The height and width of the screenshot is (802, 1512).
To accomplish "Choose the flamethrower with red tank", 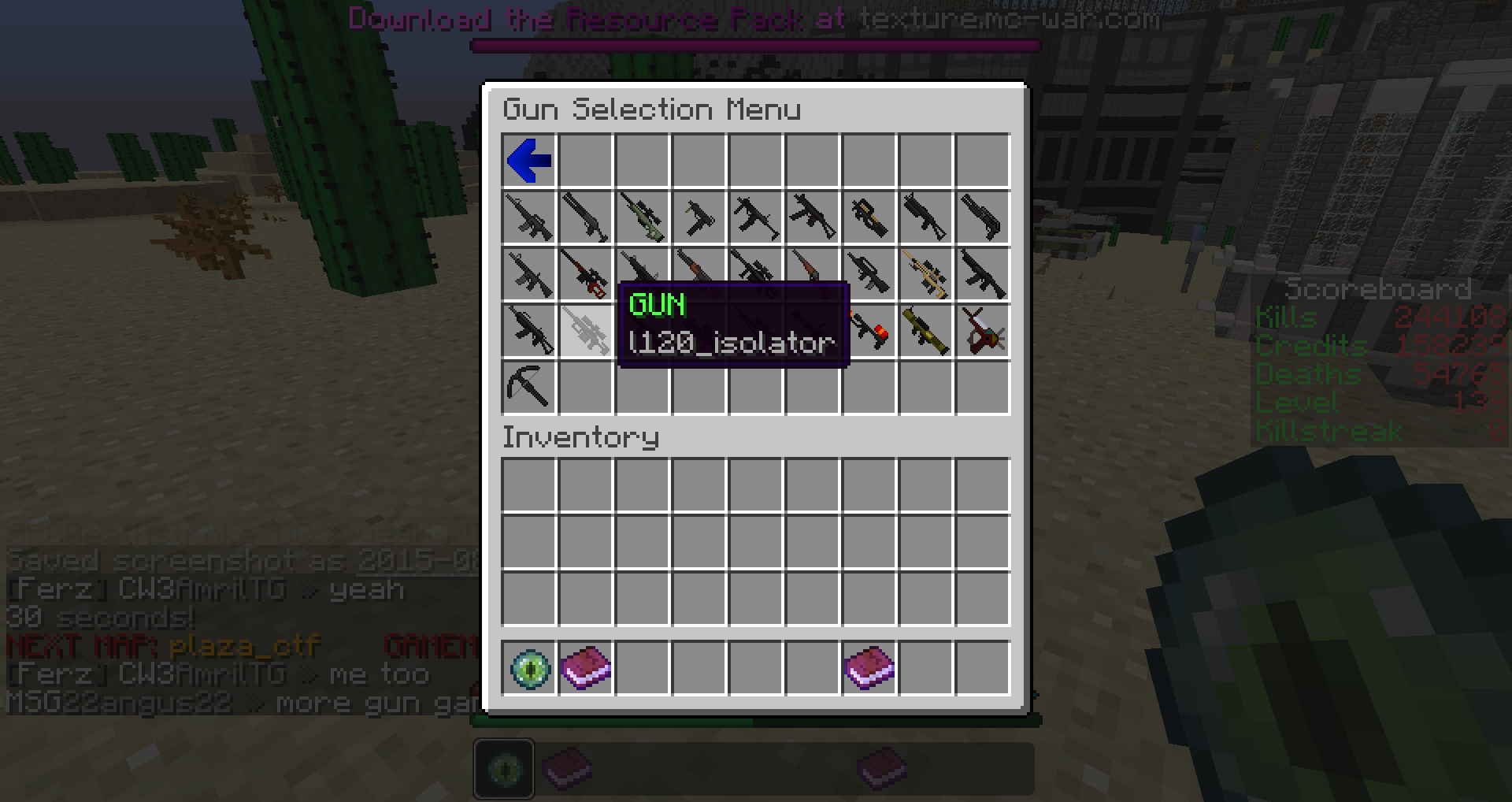I will (869, 331).
